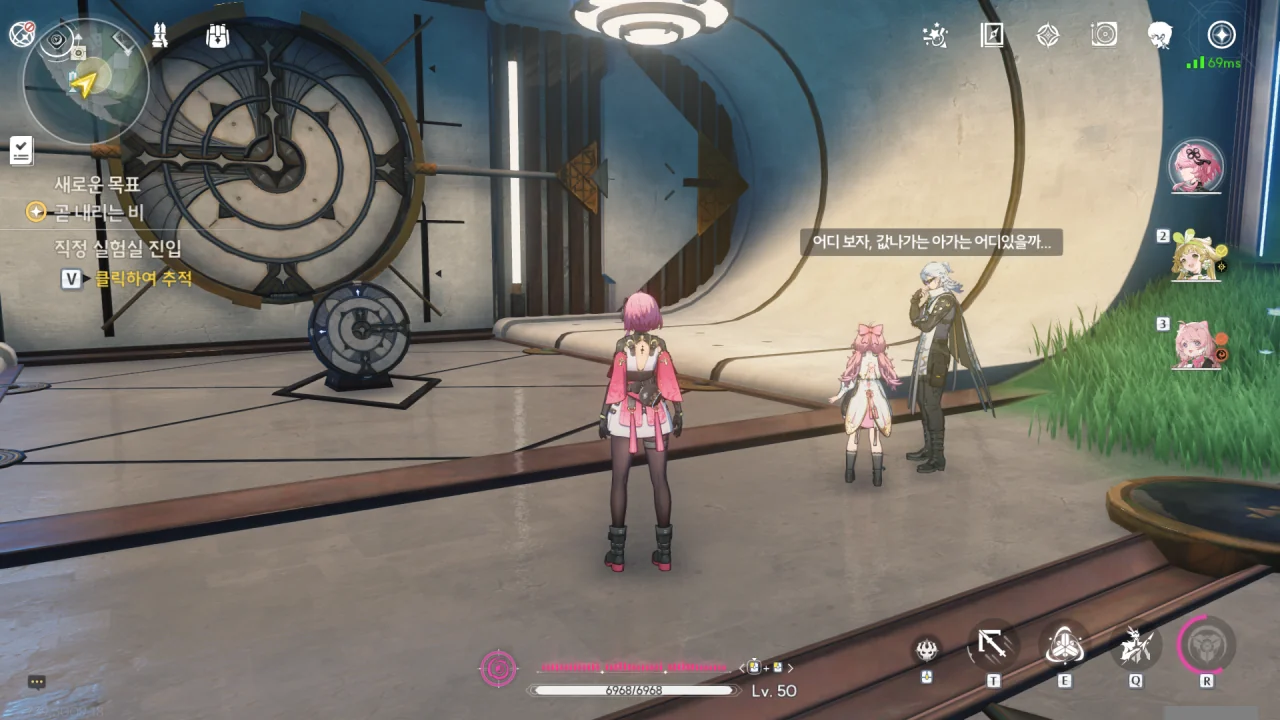Track the quest via yellow '클릭하여 추적' text
1280x720 pixels.
[143, 279]
